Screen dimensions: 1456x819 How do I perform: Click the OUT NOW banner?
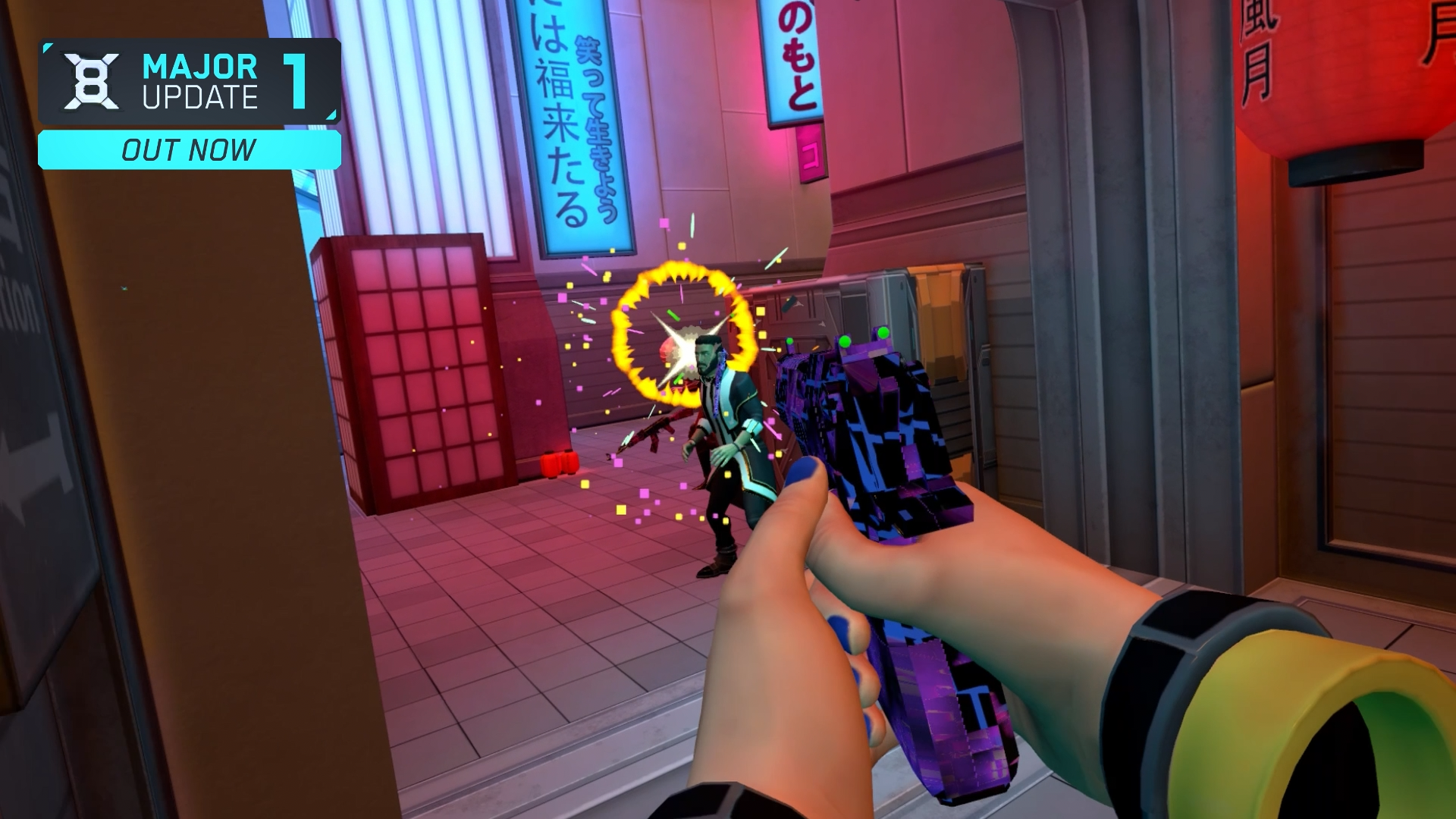pyautogui.click(x=189, y=149)
